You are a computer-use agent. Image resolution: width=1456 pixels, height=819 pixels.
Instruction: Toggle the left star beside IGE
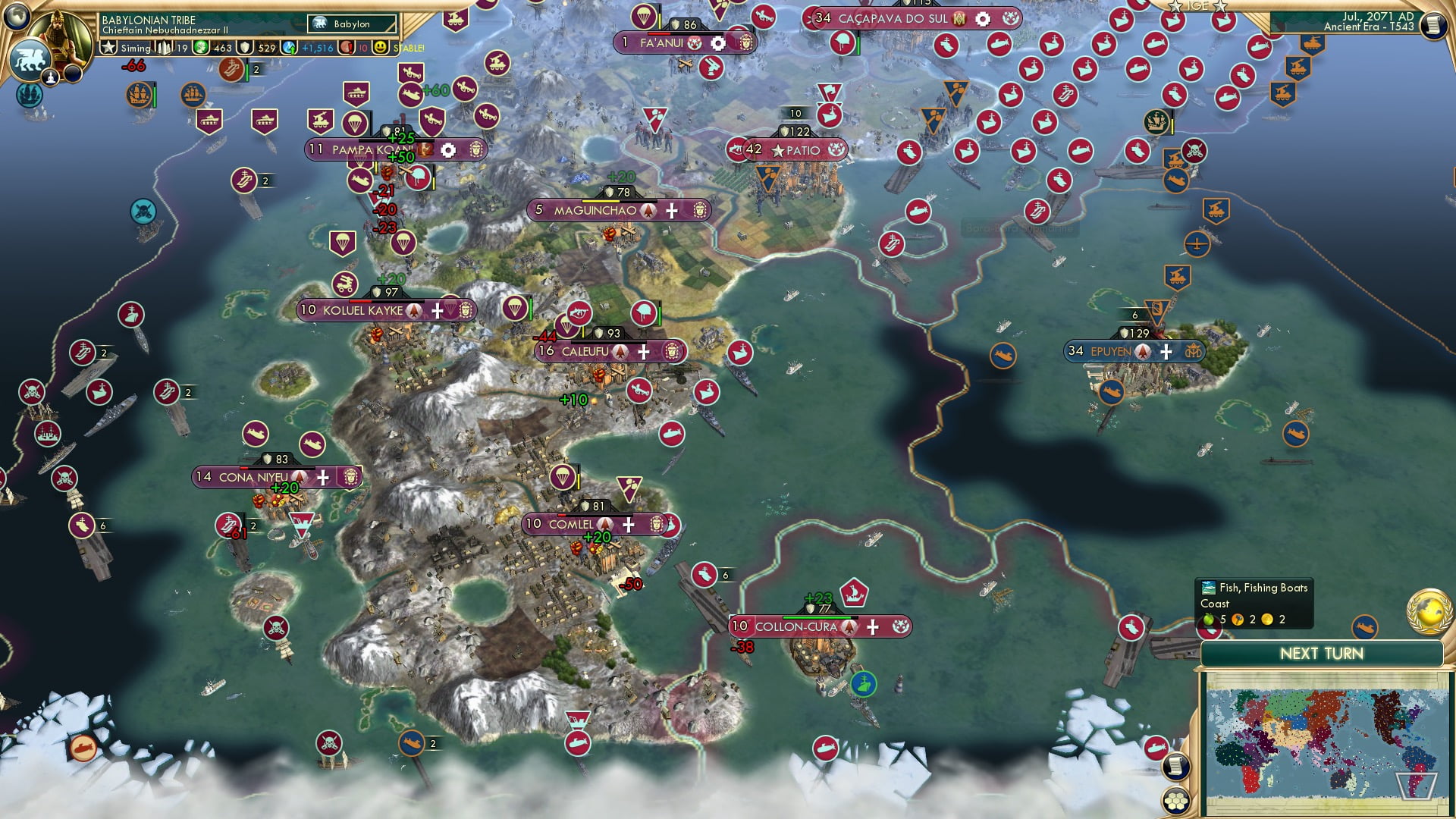click(x=1175, y=6)
